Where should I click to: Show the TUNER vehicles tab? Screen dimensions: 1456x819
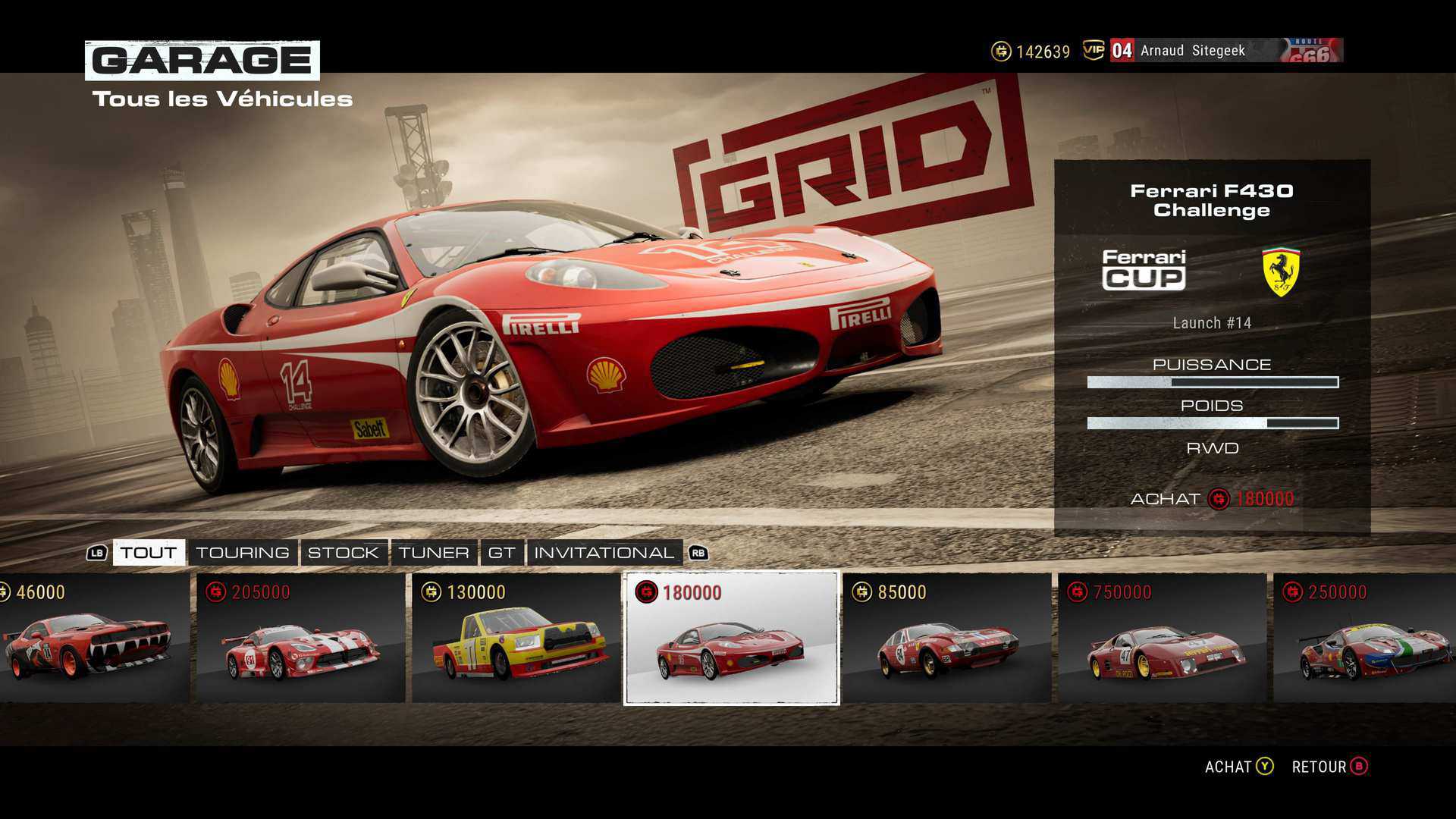coord(434,552)
